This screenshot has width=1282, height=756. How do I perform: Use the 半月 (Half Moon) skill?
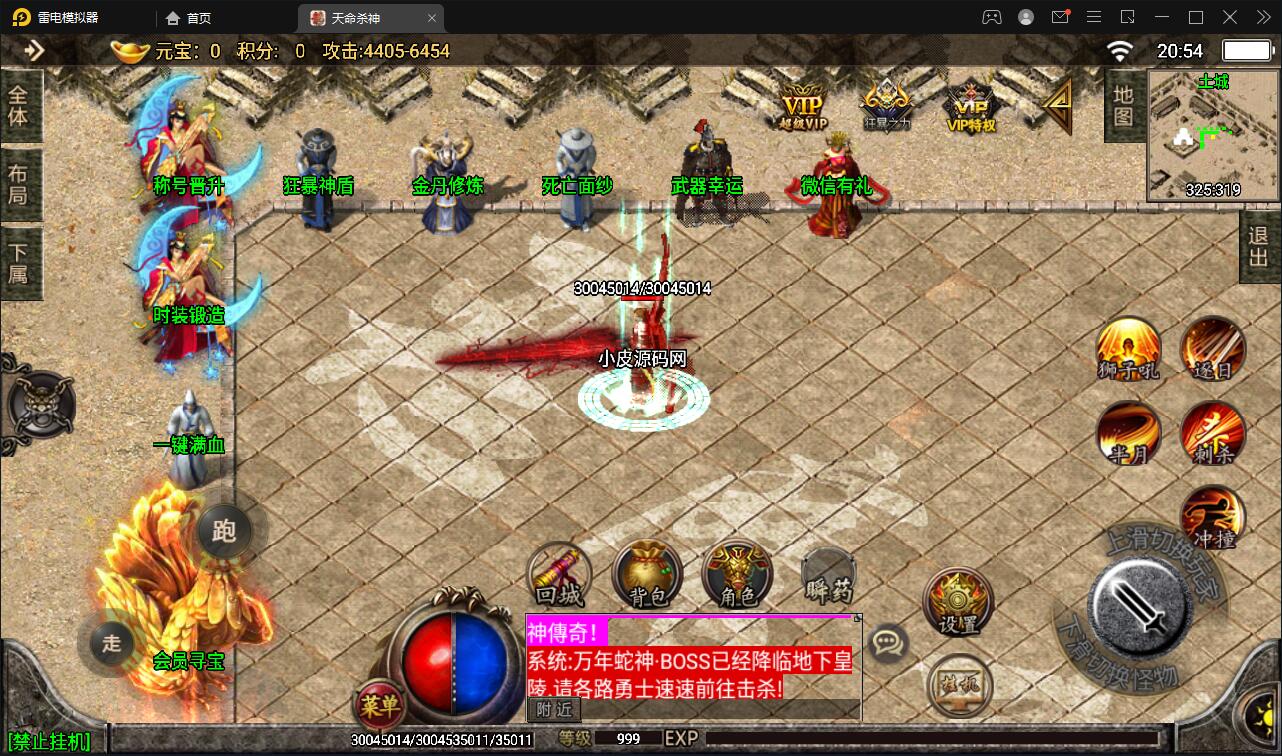(x=1128, y=434)
